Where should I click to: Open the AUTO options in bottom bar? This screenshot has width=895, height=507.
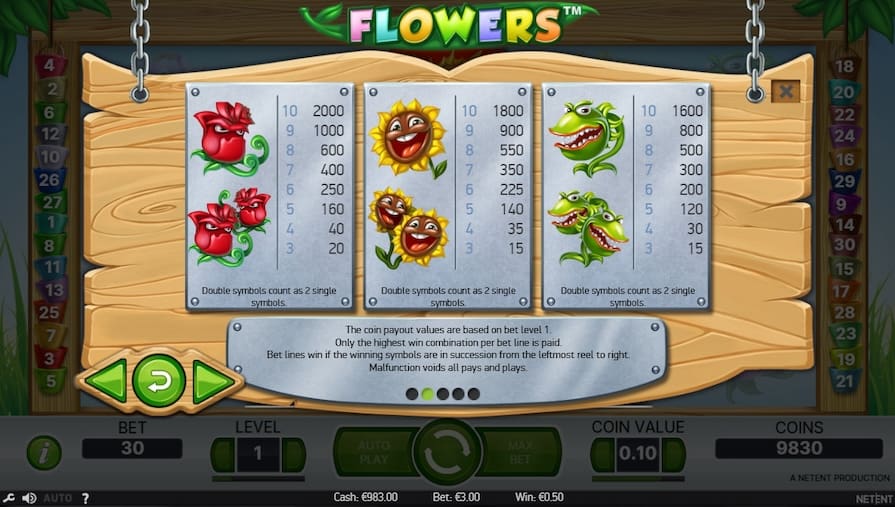(x=58, y=497)
